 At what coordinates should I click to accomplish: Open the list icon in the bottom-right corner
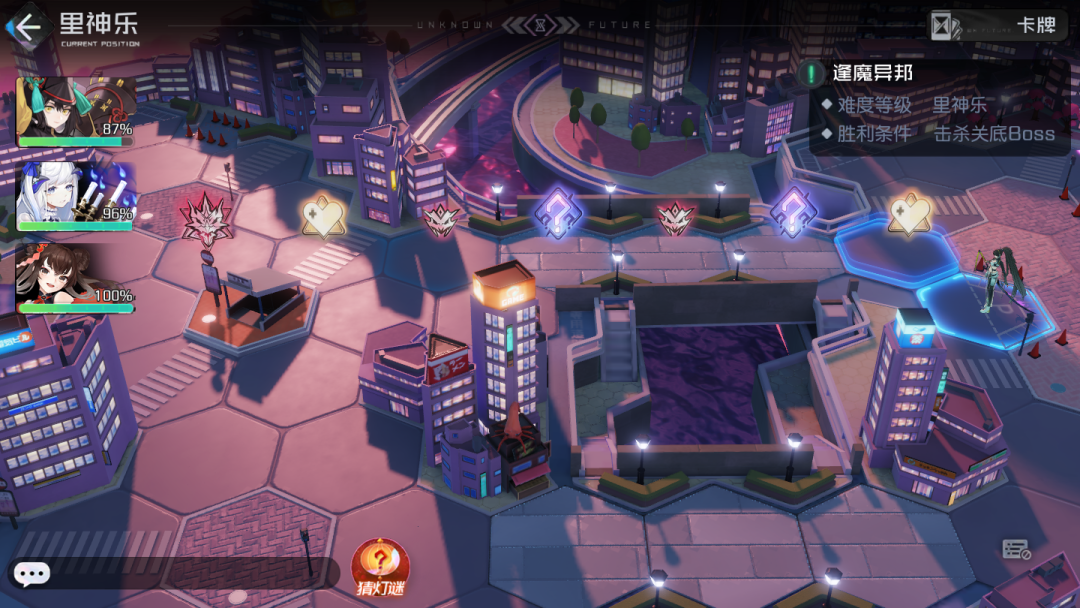coord(1016,549)
